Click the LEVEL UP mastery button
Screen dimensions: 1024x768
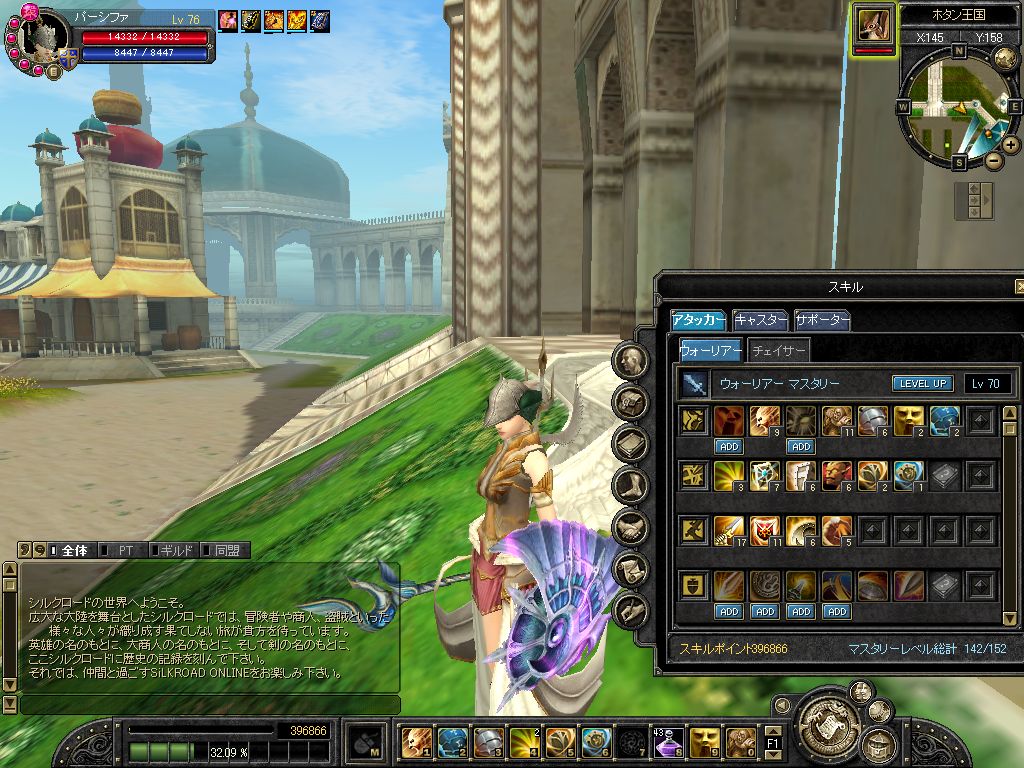pyautogui.click(x=922, y=383)
